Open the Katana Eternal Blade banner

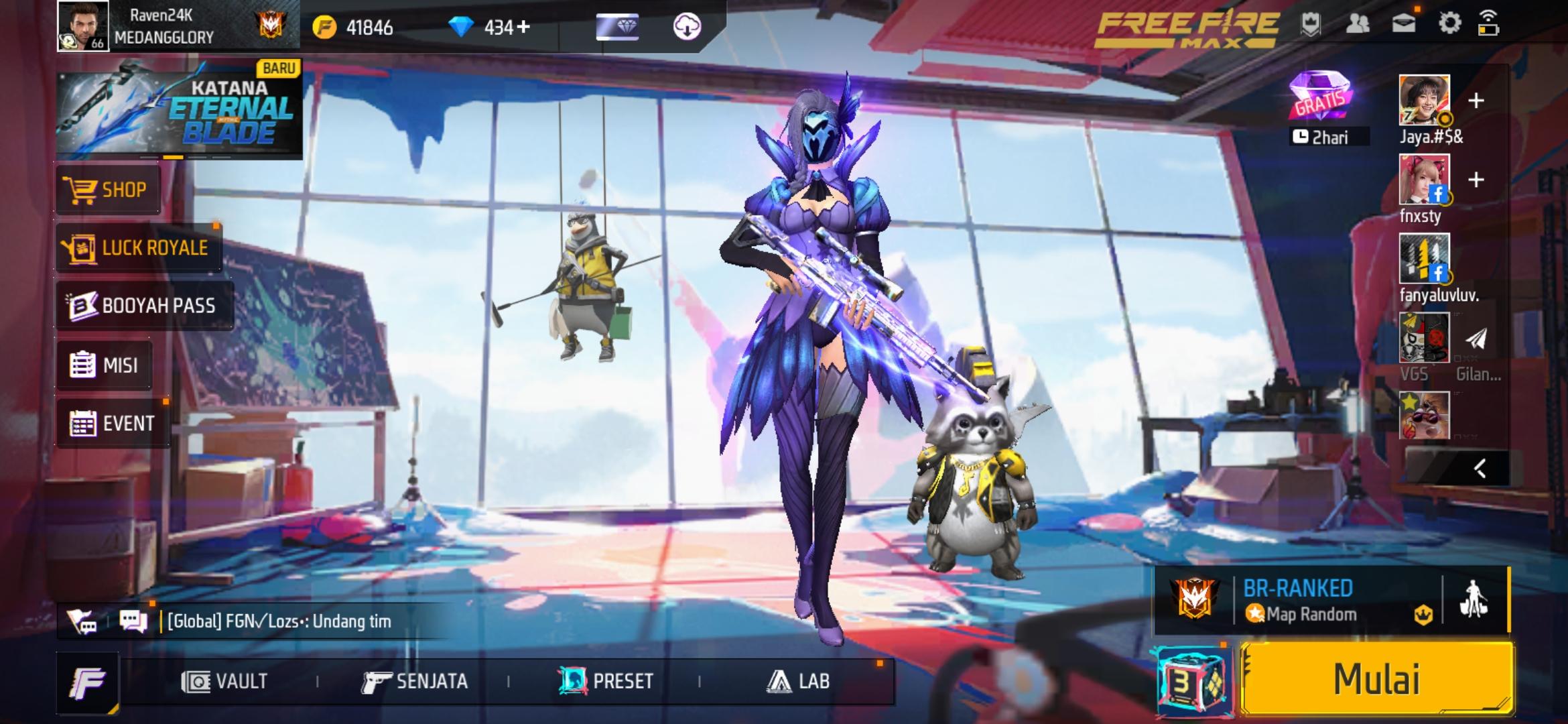[x=178, y=109]
